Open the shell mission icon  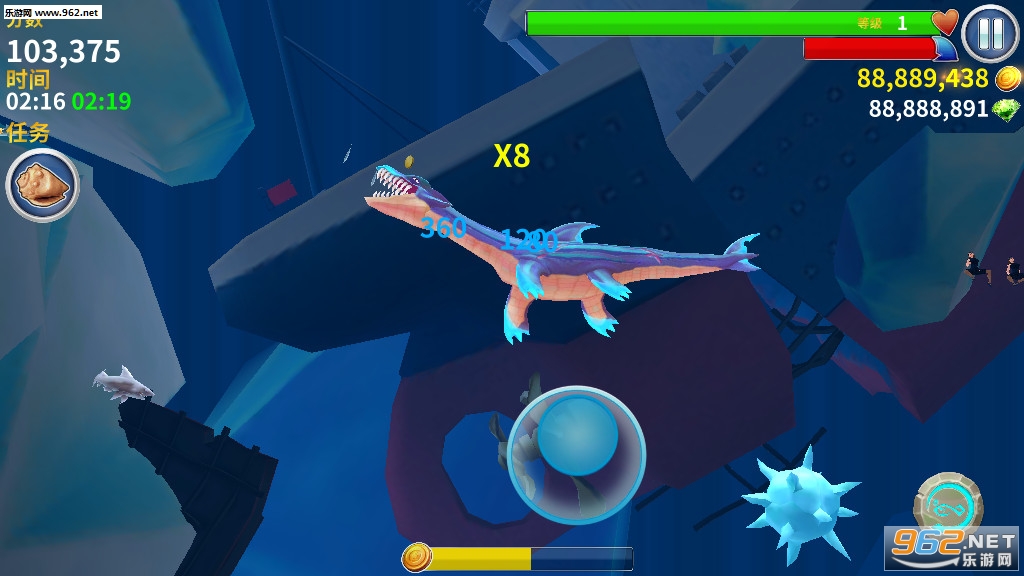click(42, 185)
